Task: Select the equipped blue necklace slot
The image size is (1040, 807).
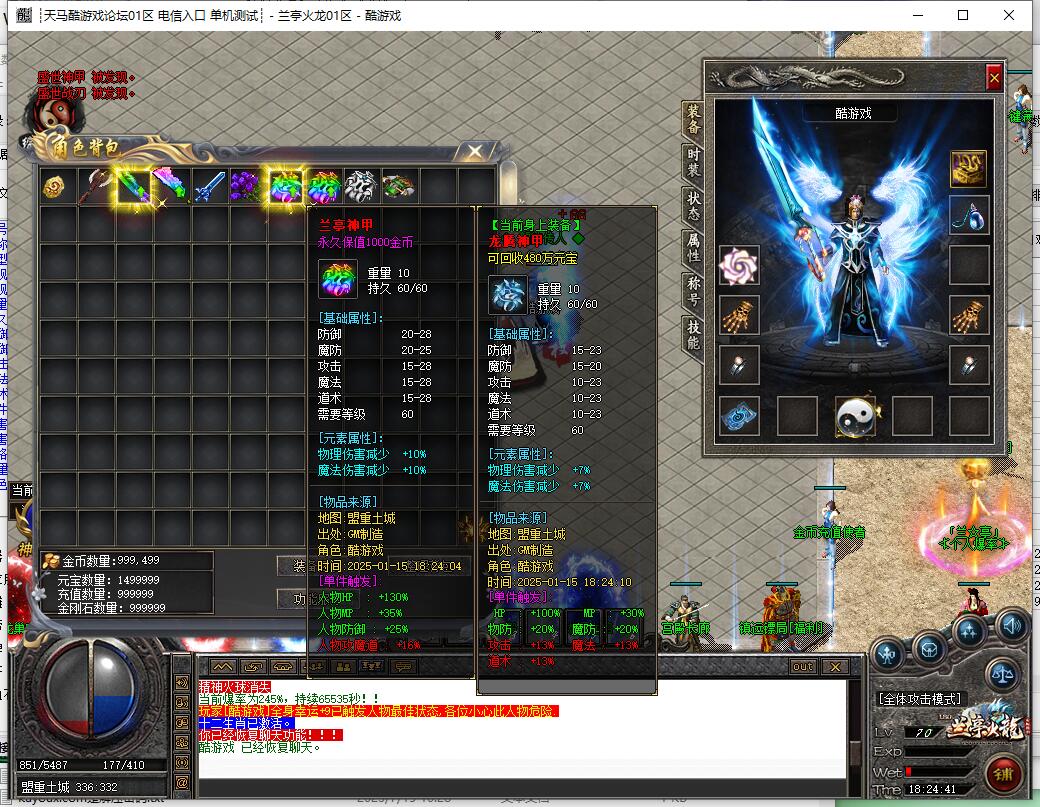Action: pyautogui.click(x=968, y=216)
